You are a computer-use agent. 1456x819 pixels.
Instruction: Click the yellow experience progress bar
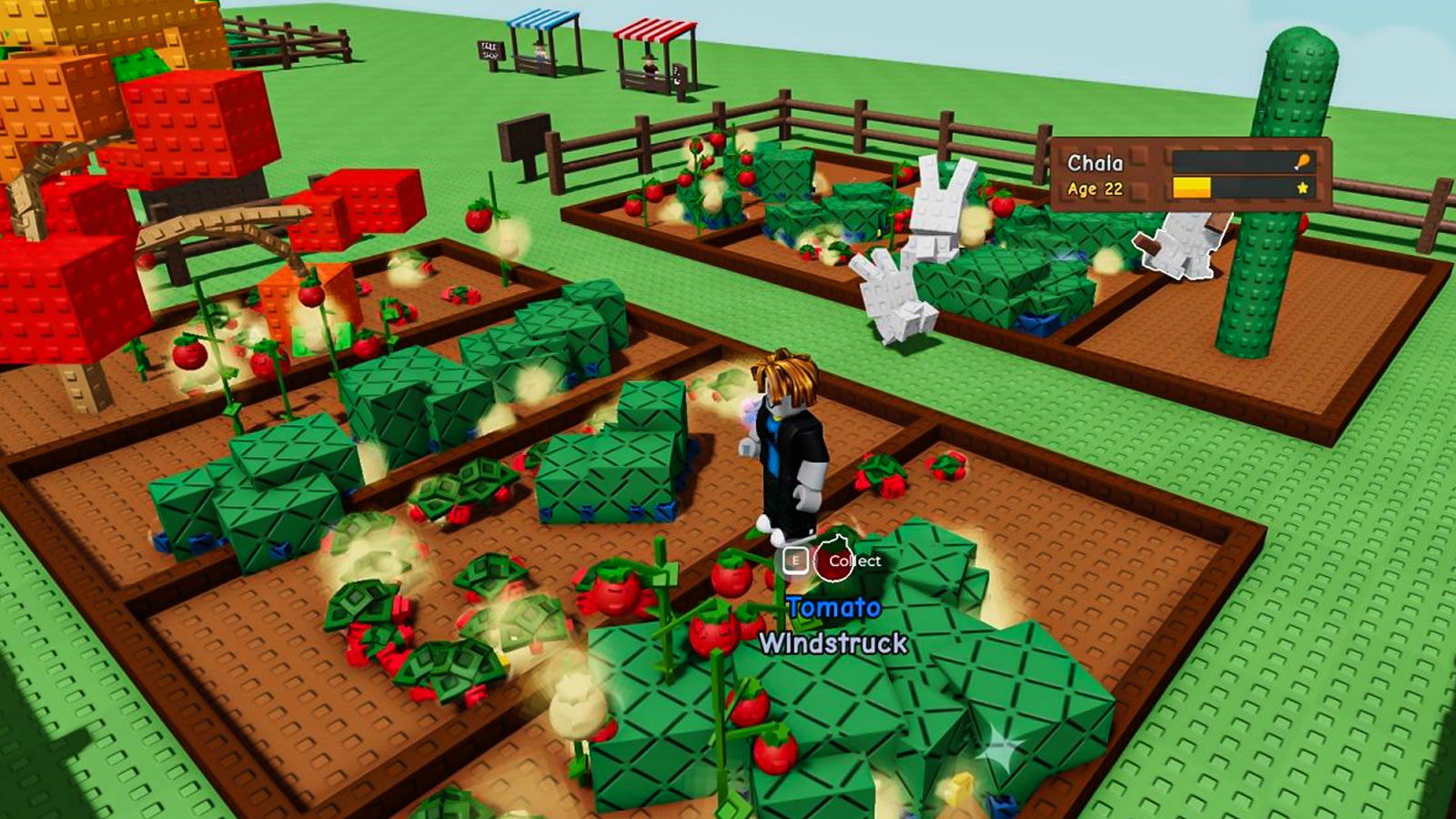tap(1192, 187)
